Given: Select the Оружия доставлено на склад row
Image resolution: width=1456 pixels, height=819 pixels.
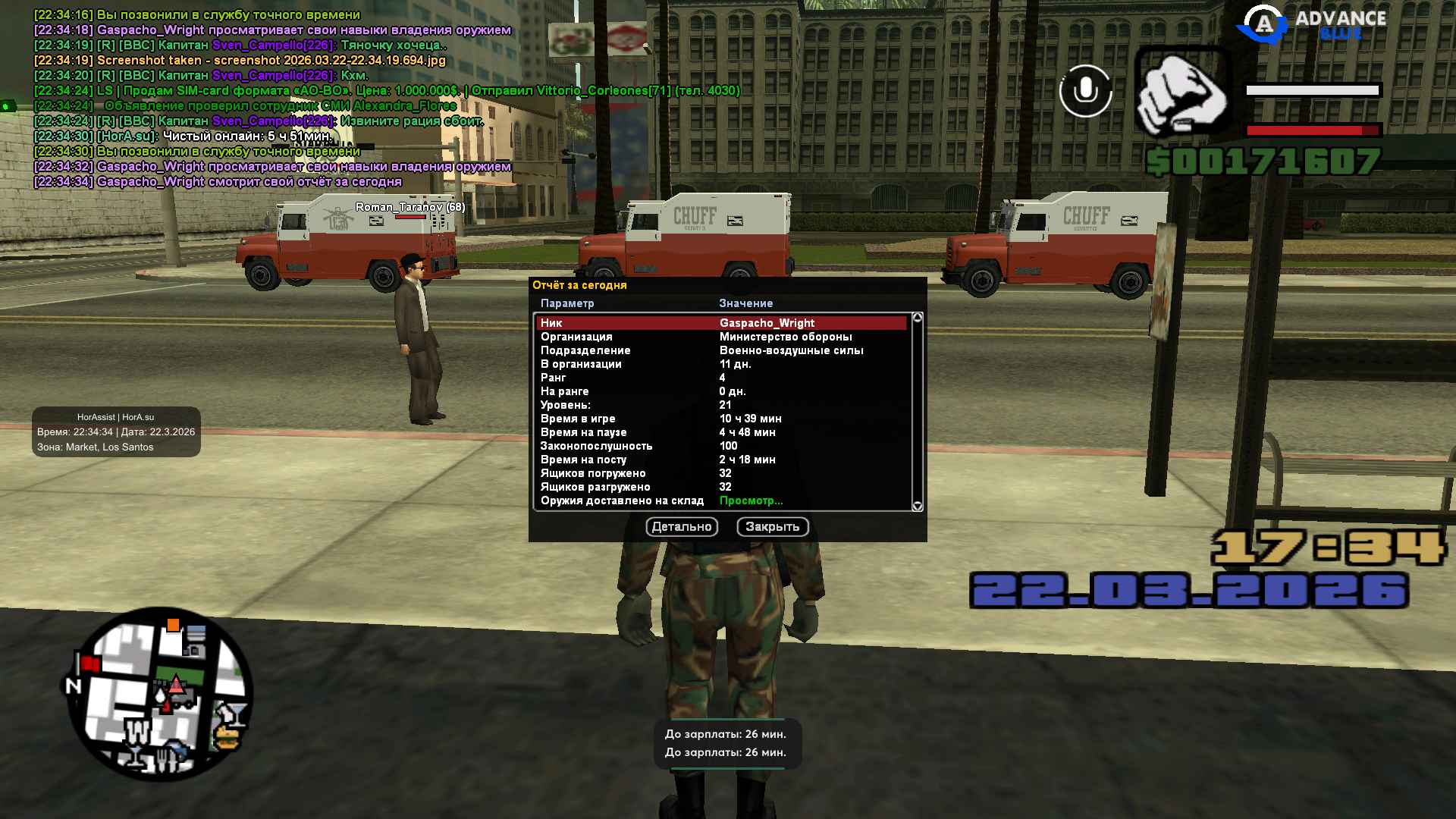Looking at the screenshot, I should (720, 500).
